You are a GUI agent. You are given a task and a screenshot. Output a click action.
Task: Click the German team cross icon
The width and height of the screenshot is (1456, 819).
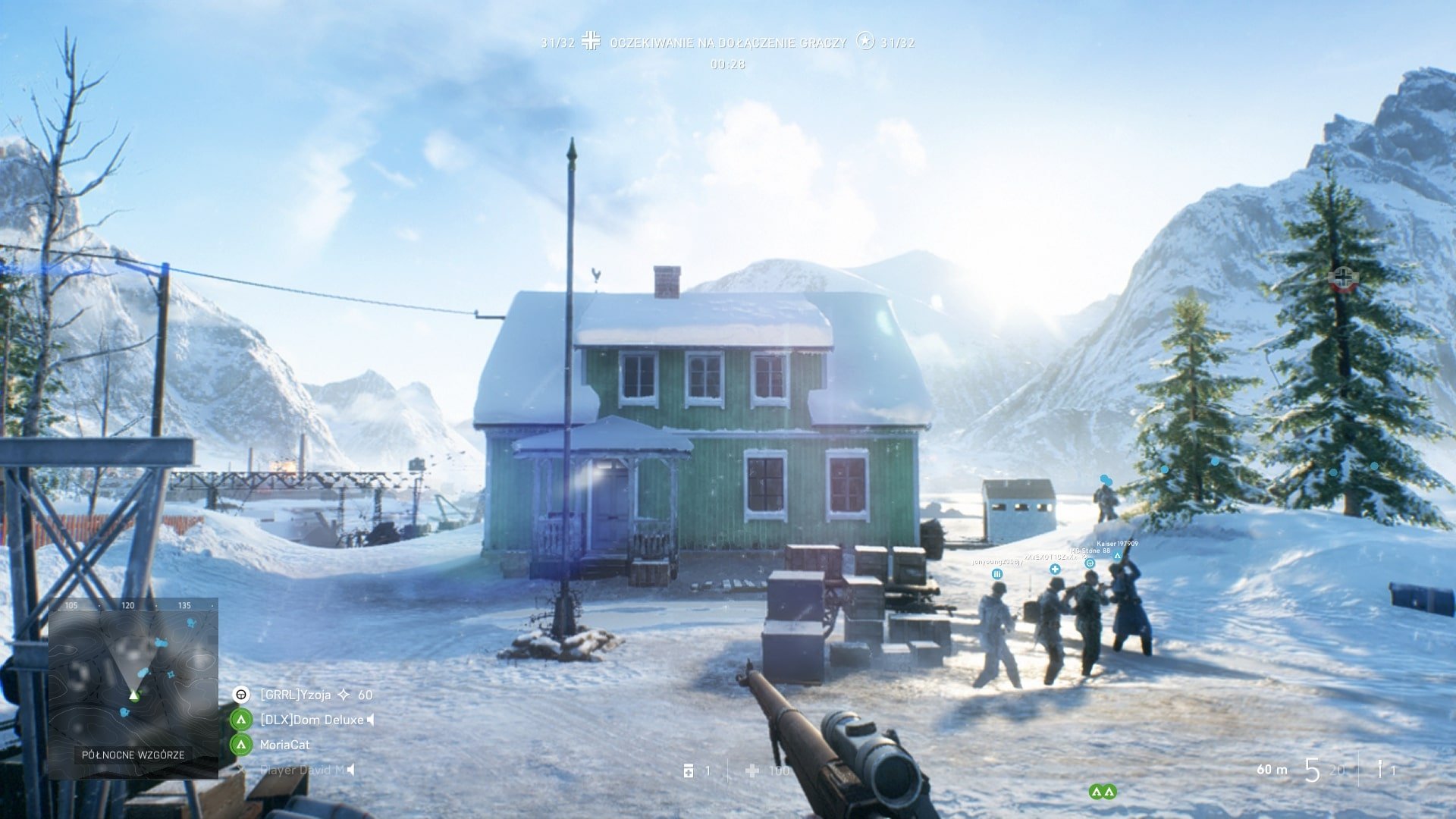coord(591,42)
